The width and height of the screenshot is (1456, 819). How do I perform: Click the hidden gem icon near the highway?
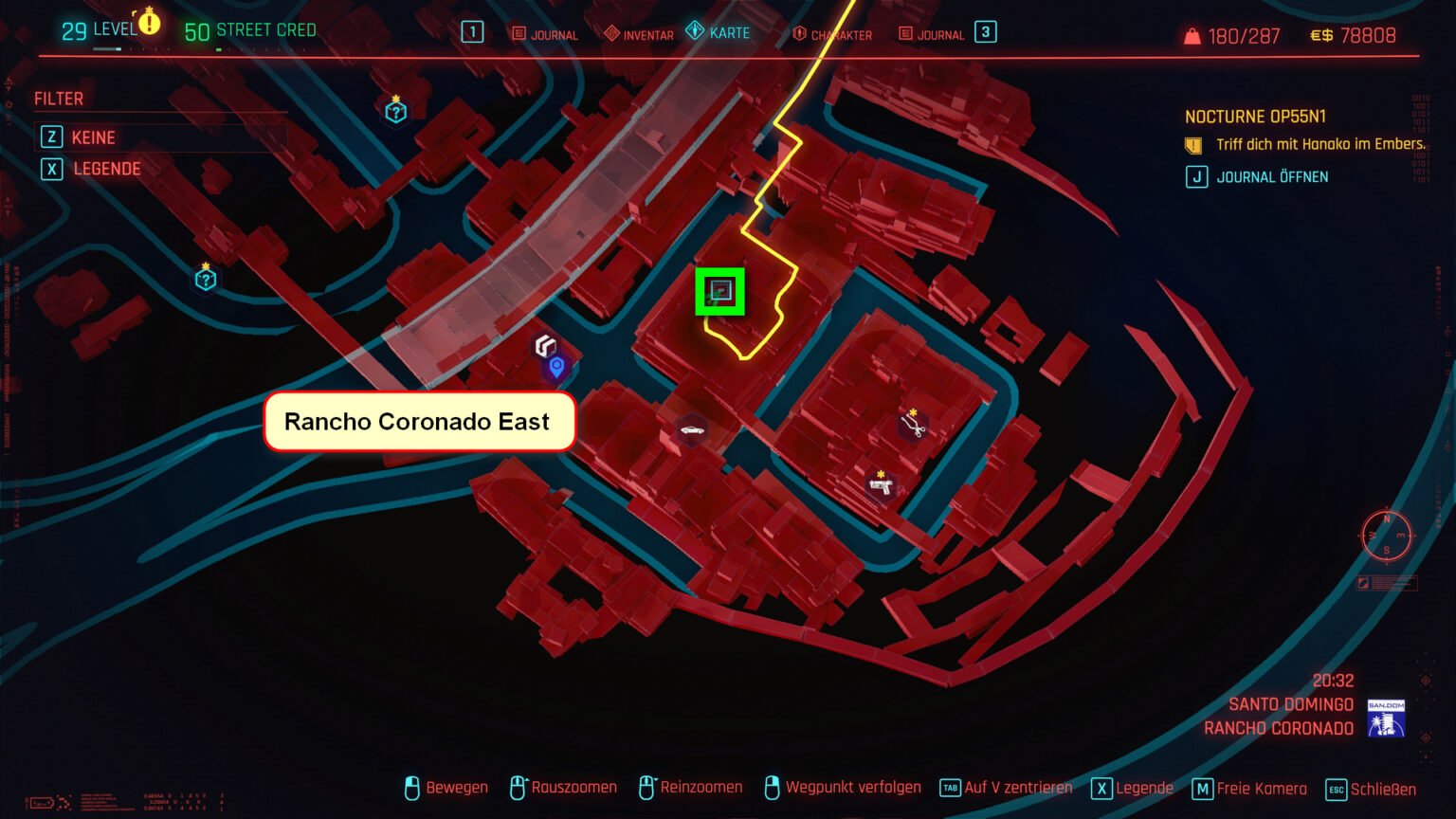(x=395, y=111)
